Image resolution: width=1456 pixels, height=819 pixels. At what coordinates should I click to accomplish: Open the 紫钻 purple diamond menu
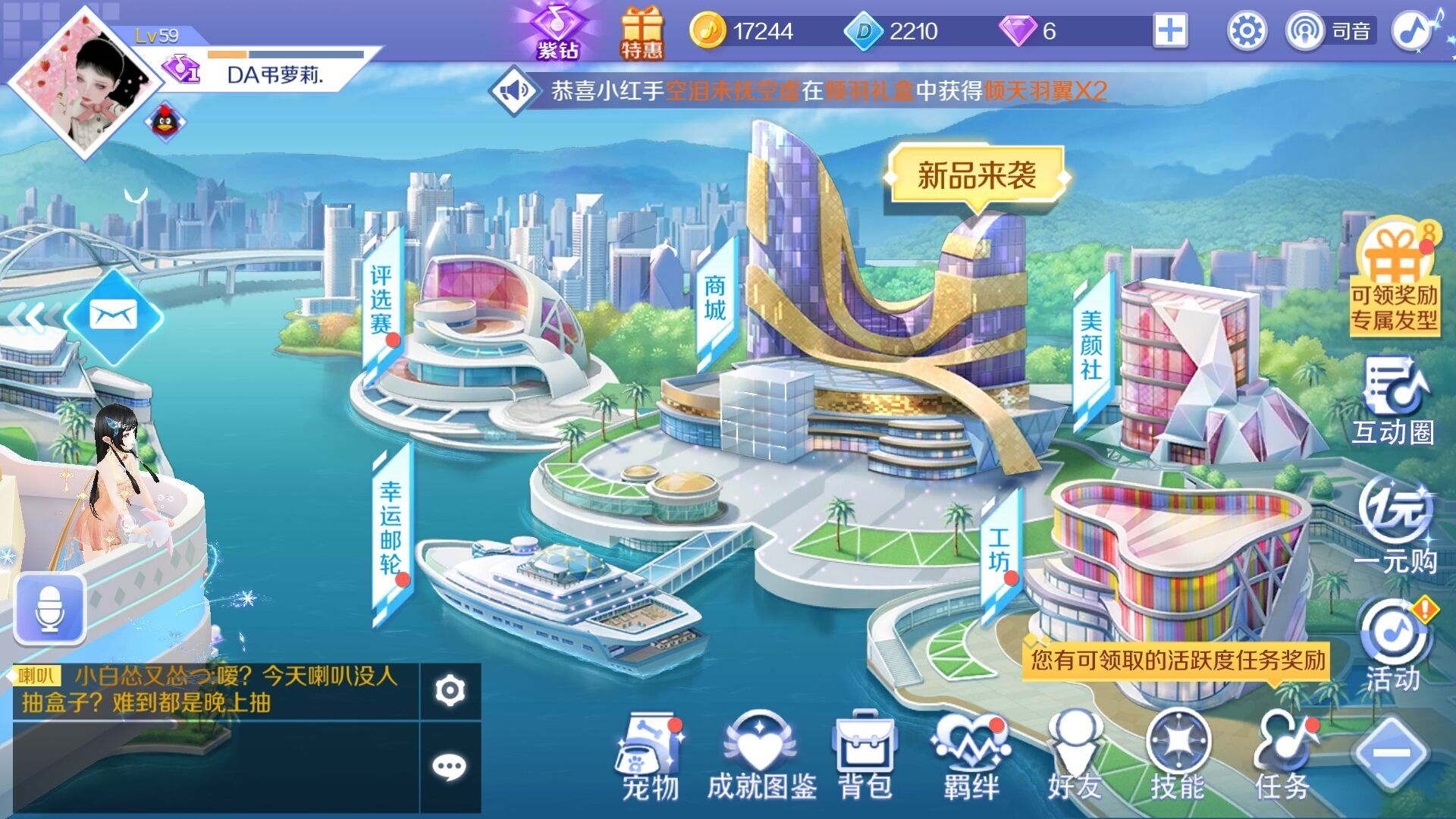(557, 32)
